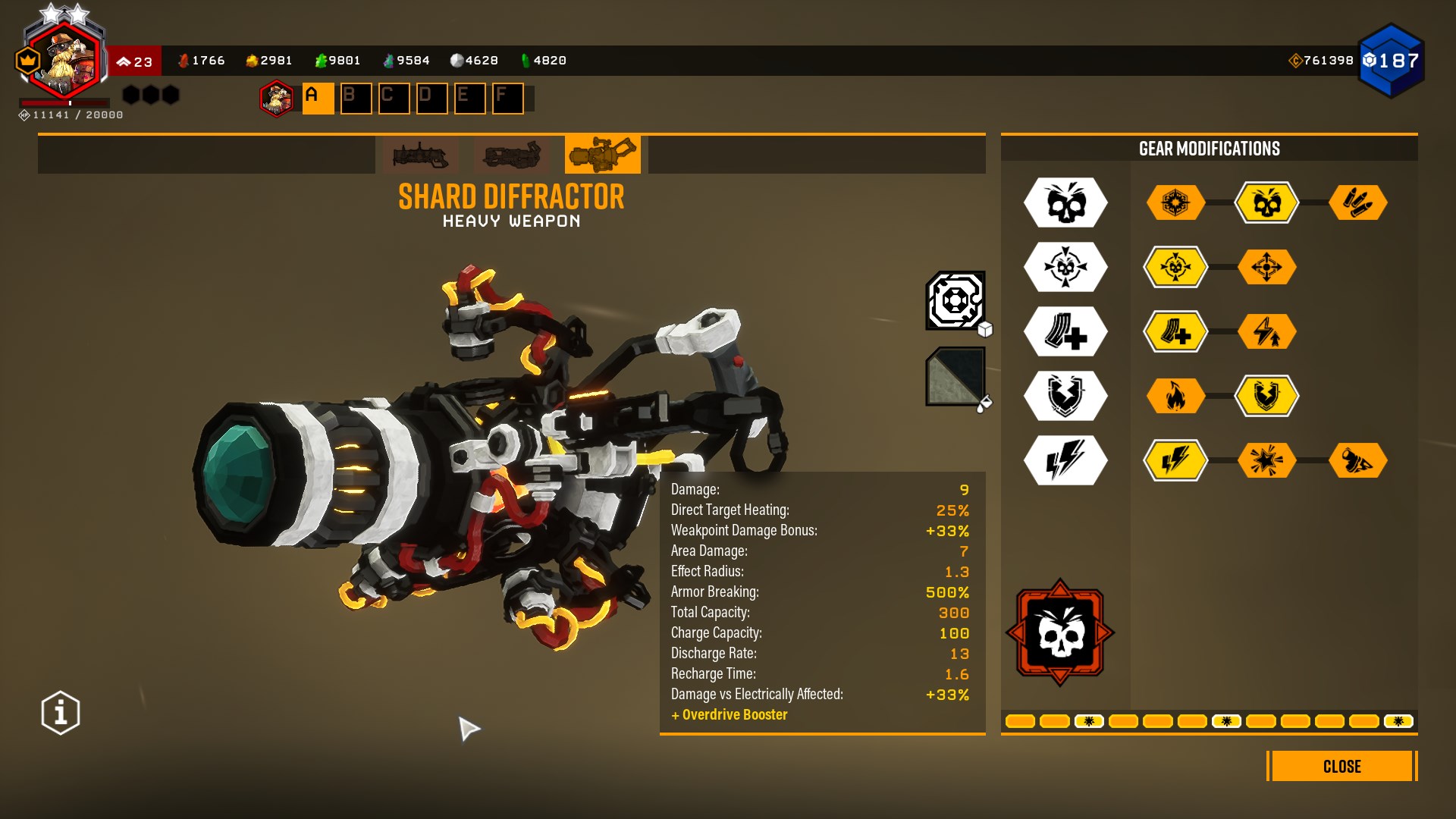Select the Shard Diffractor weapon tab
The height and width of the screenshot is (819, 1456).
pyautogui.click(x=602, y=155)
